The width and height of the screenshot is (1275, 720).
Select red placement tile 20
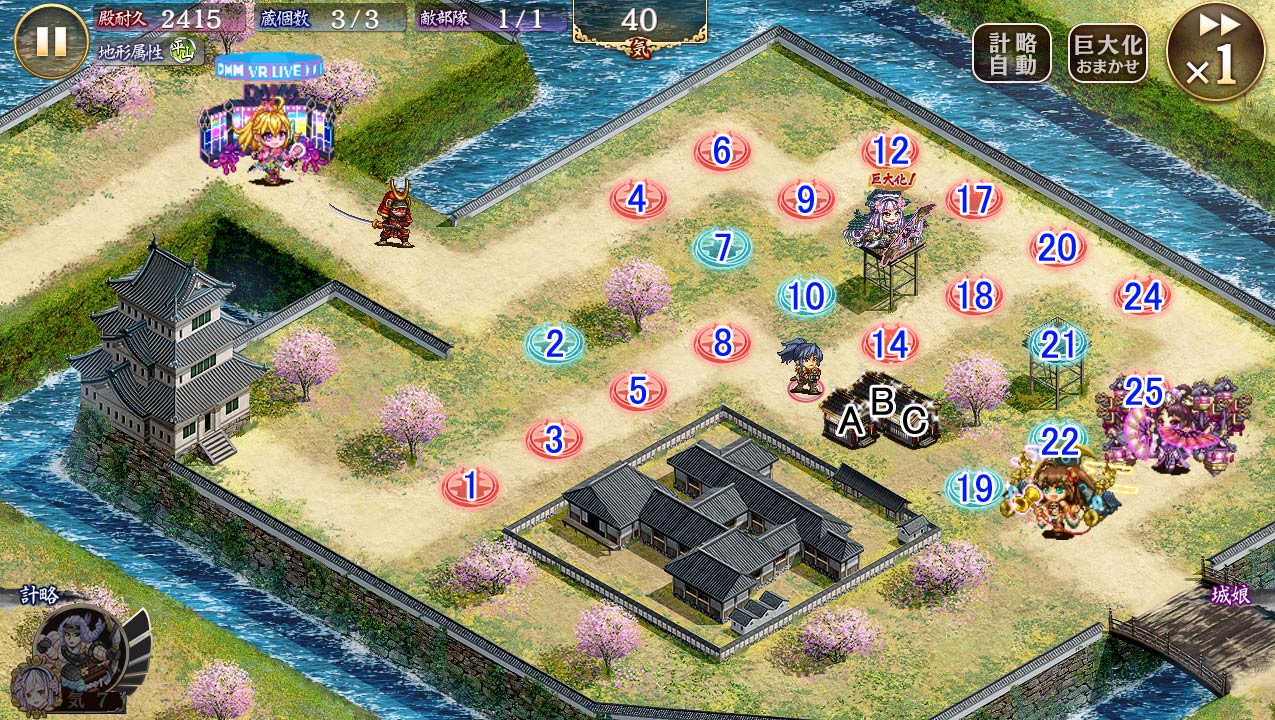pyautogui.click(x=1058, y=248)
